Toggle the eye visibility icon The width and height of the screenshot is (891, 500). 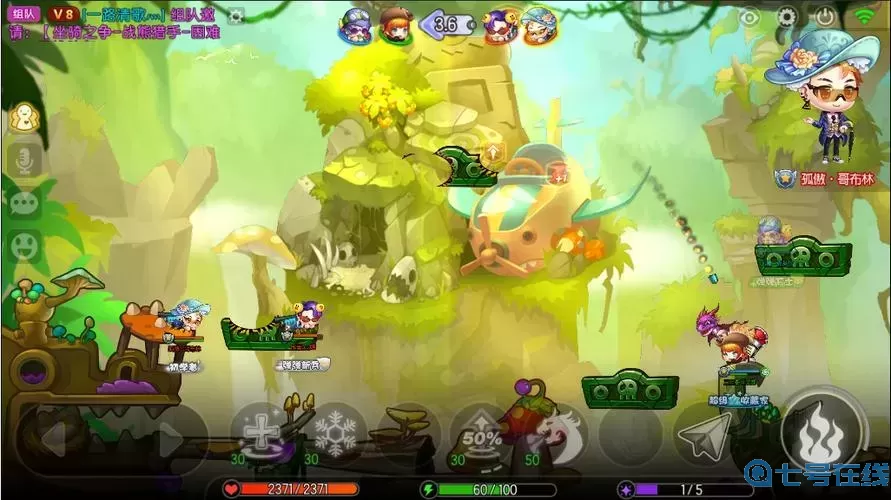pyautogui.click(x=750, y=17)
